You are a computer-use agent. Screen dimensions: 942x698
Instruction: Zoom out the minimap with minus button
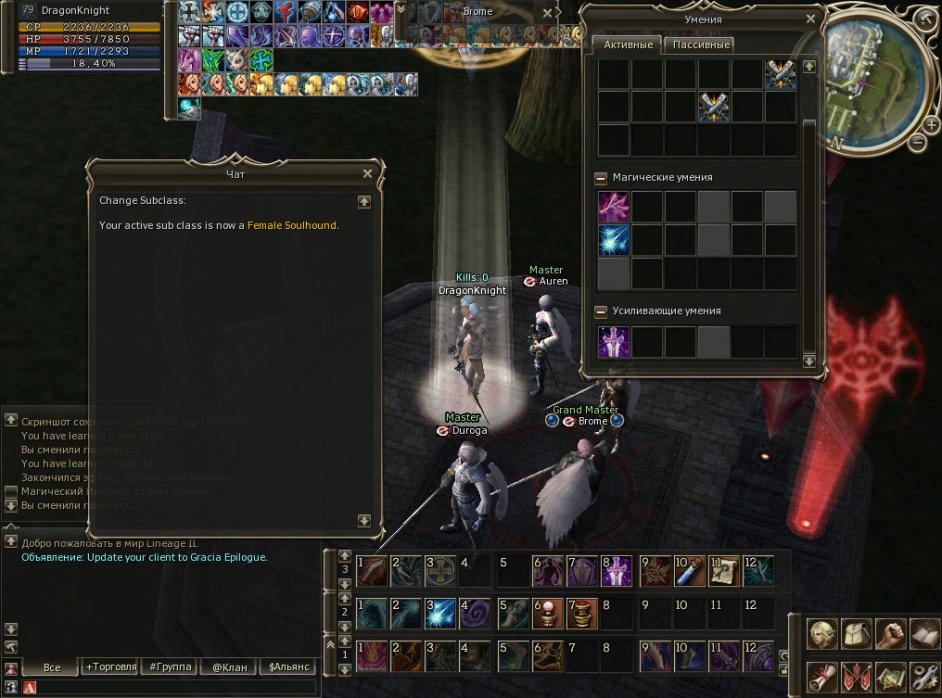tap(918, 143)
